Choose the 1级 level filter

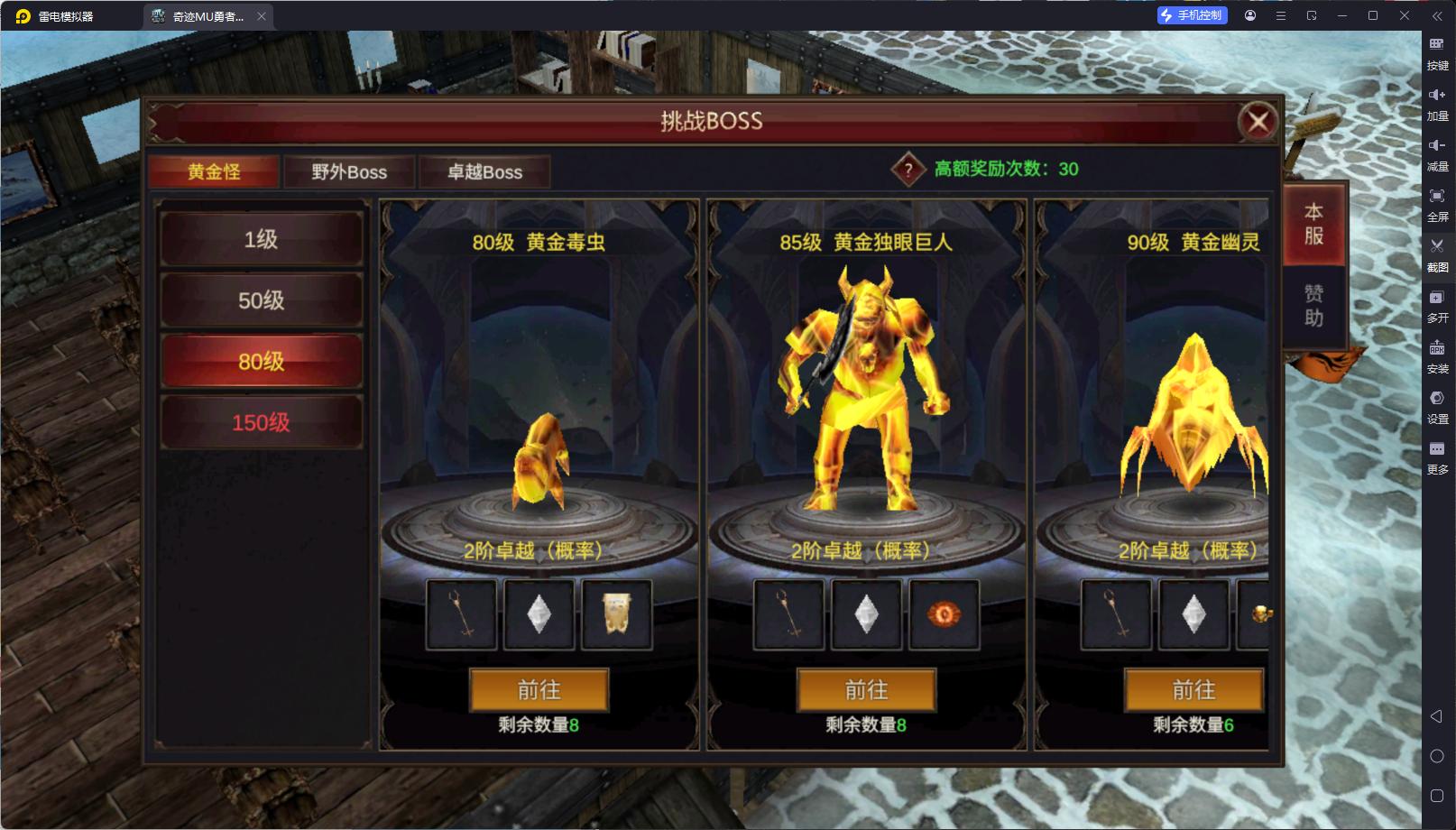pyautogui.click(x=261, y=239)
